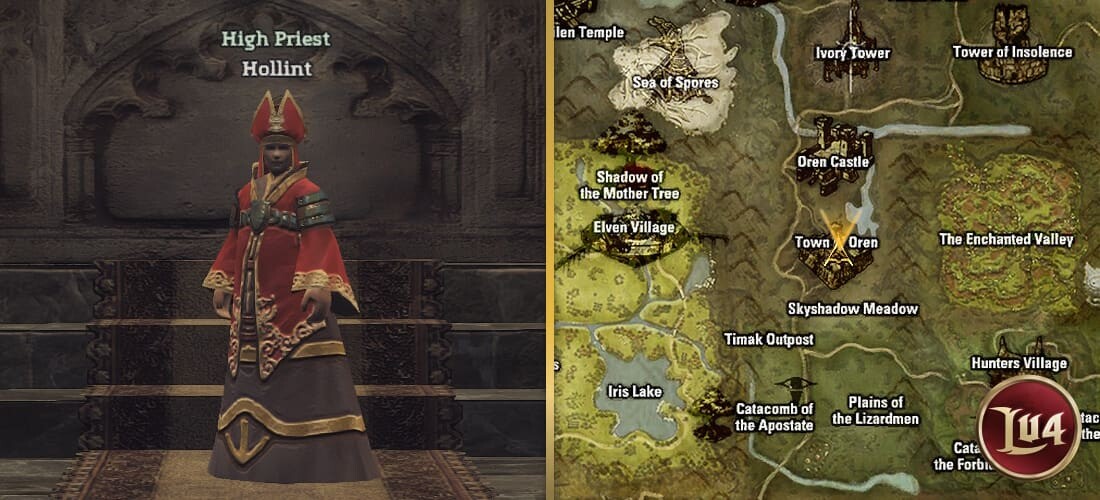Select Catacomb of the Apostate marker
The width and height of the screenshot is (1100, 500).
point(774,416)
